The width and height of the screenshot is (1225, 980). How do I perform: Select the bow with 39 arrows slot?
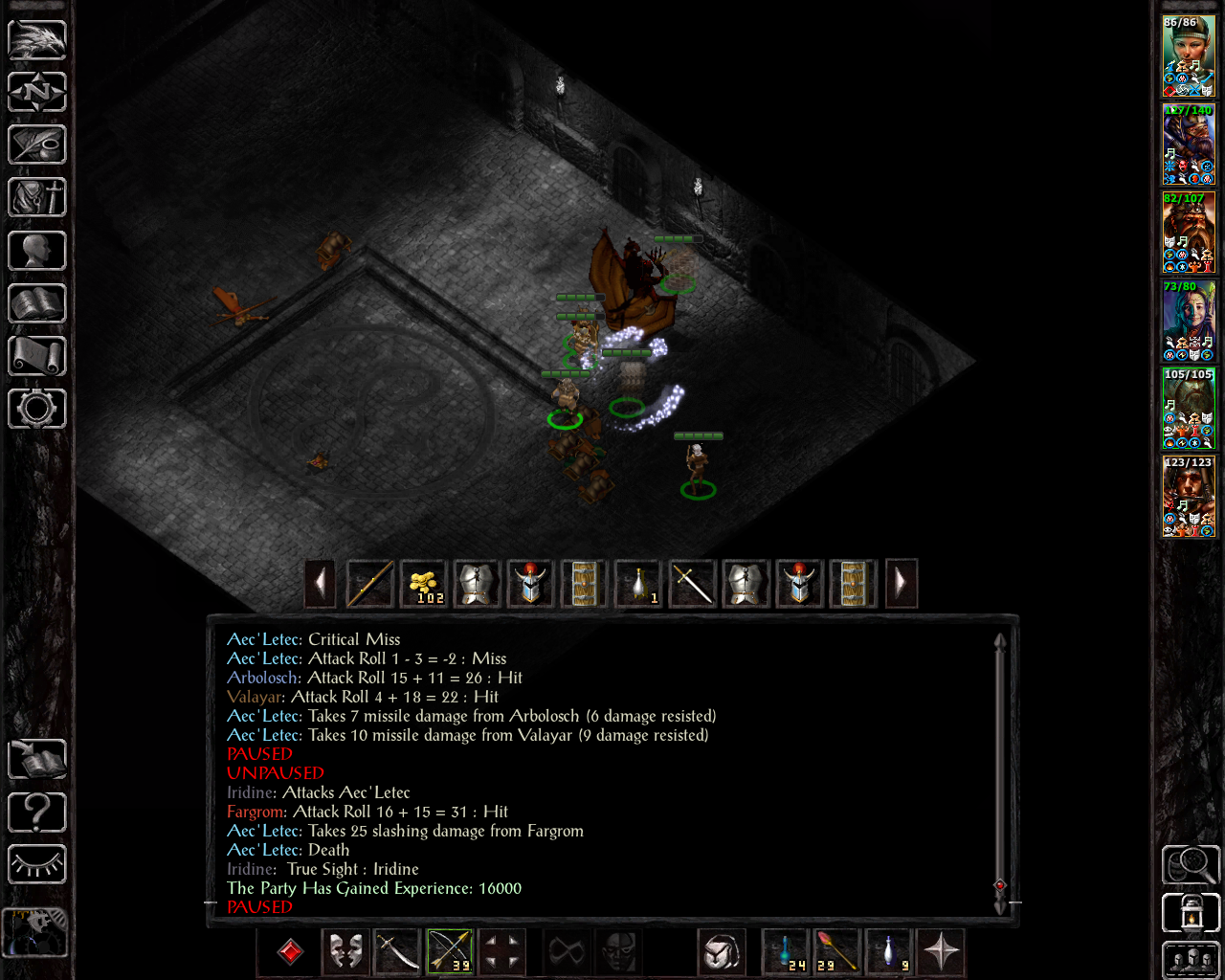click(450, 952)
